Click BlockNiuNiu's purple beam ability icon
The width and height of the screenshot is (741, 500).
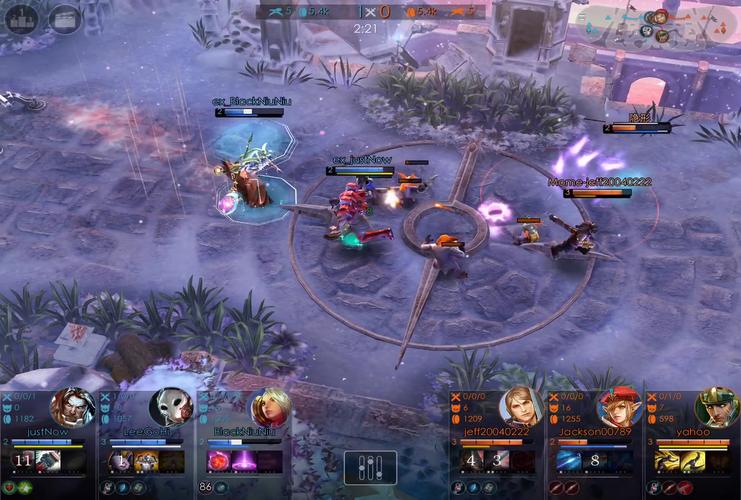pyautogui.click(x=244, y=461)
